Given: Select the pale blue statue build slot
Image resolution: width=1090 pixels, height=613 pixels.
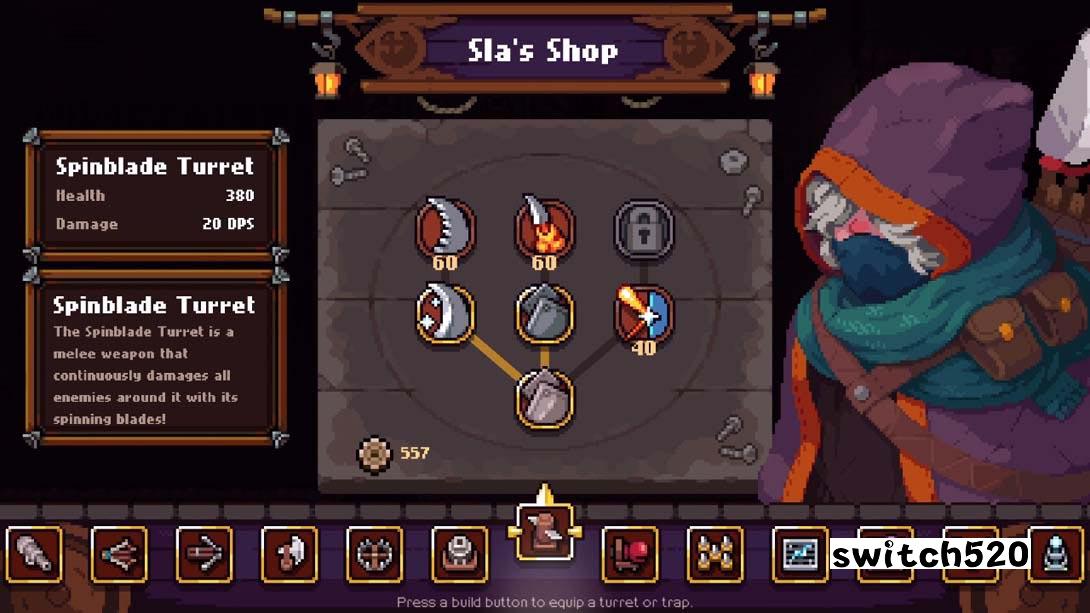Looking at the screenshot, I should tap(1056, 554).
